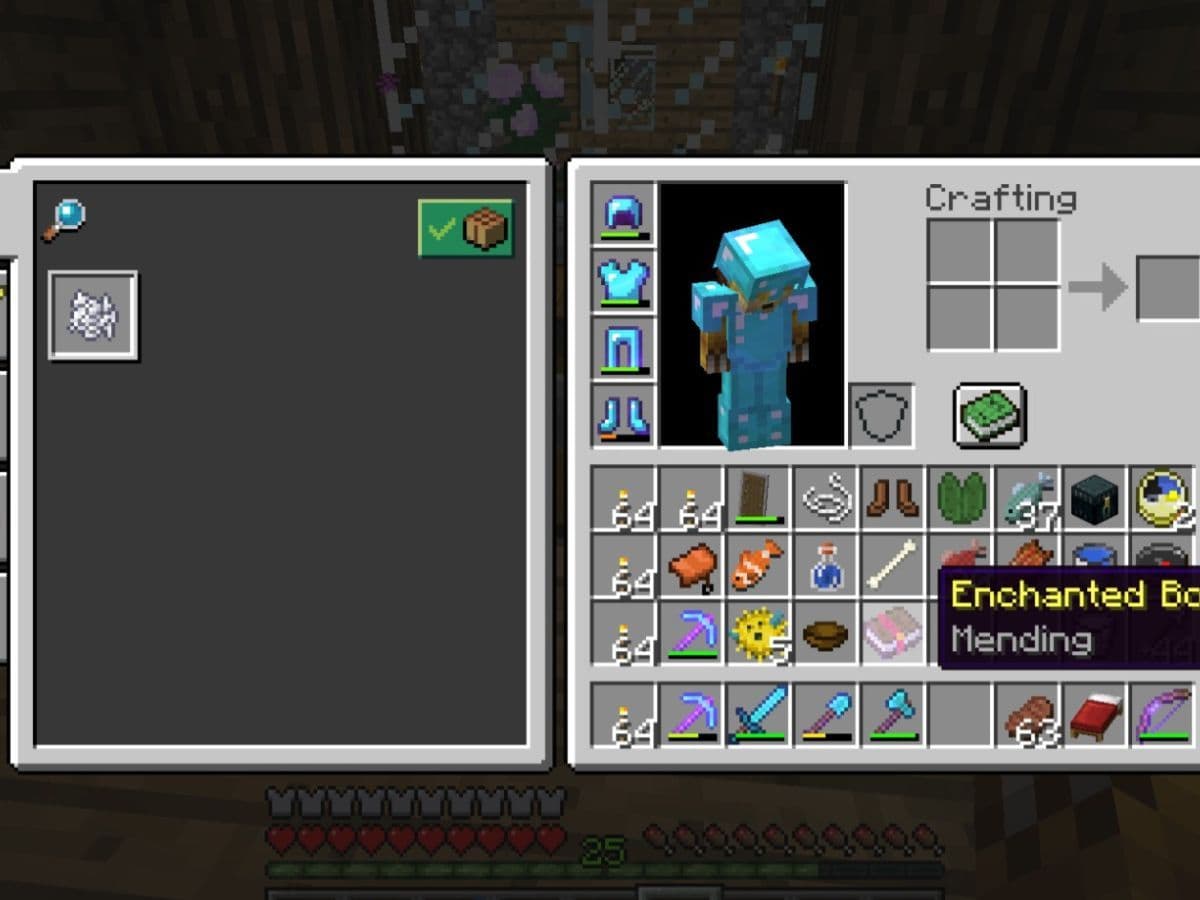This screenshot has width=1200, height=900.
Task: Click the equipped diamond leggings
Action: click(x=623, y=347)
